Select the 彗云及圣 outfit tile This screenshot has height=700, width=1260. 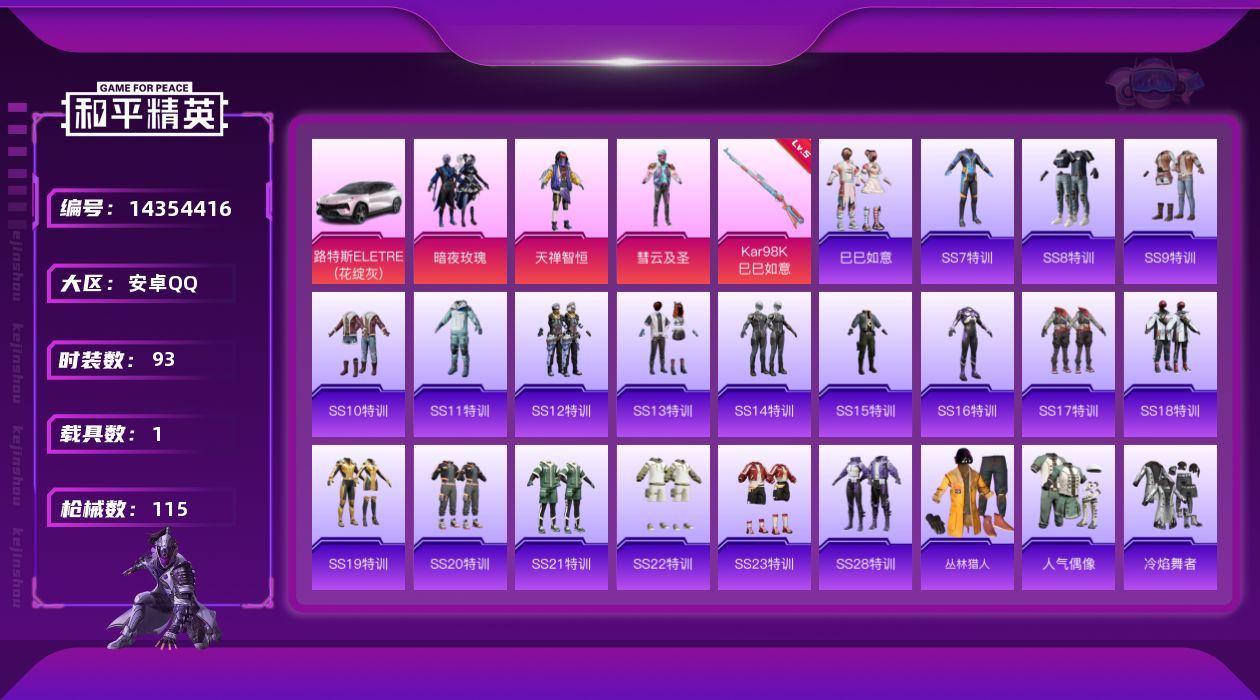point(663,211)
